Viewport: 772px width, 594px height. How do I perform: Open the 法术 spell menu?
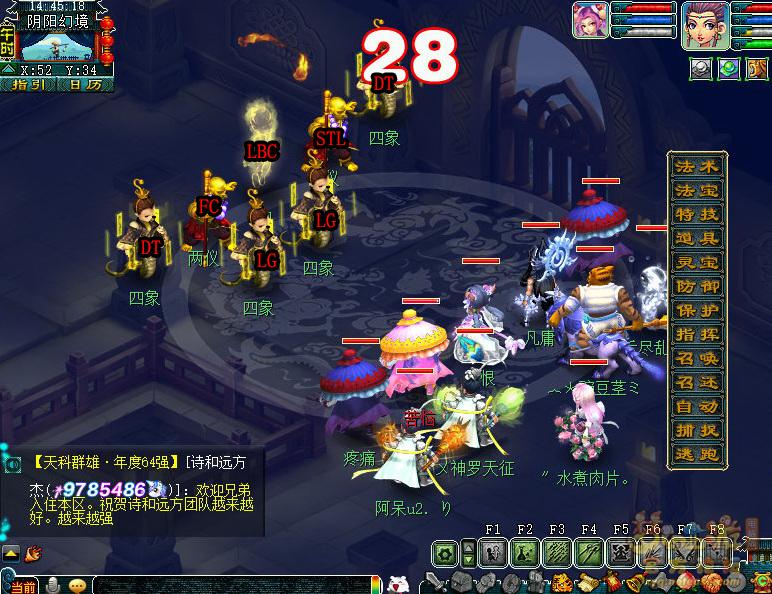click(x=697, y=167)
